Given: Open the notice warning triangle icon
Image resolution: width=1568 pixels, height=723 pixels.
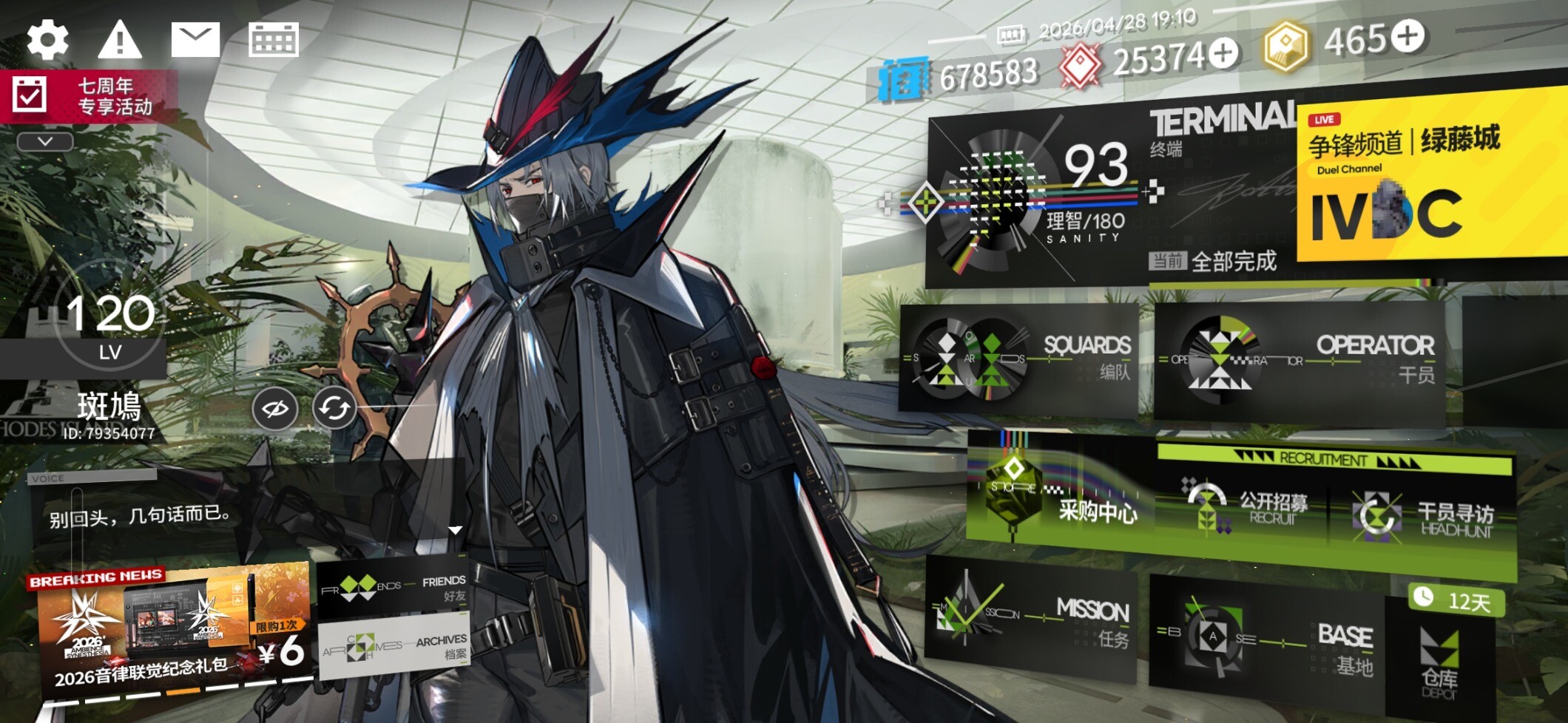Looking at the screenshot, I should coord(119,39).
